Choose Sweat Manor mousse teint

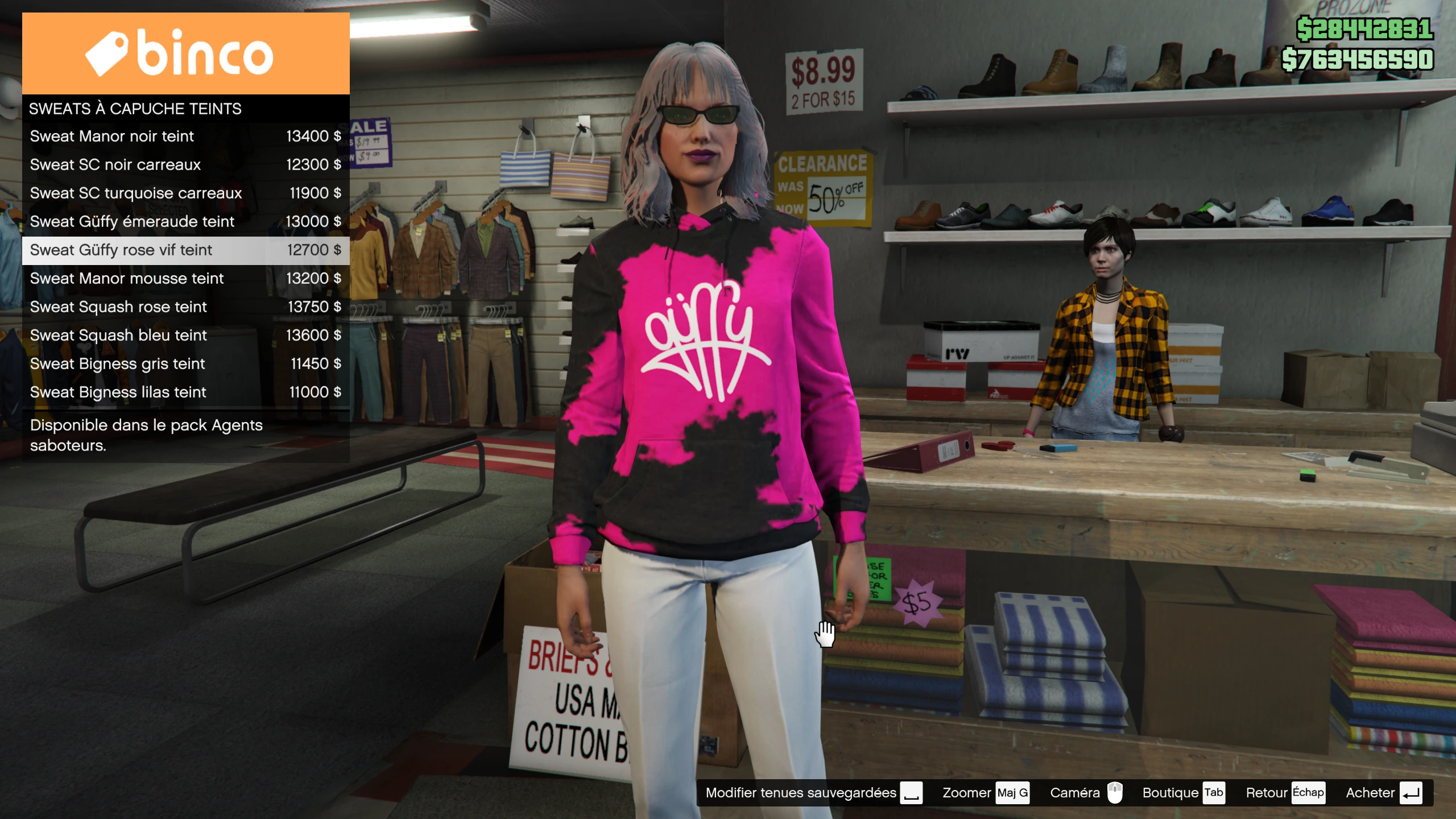point(185,279)
